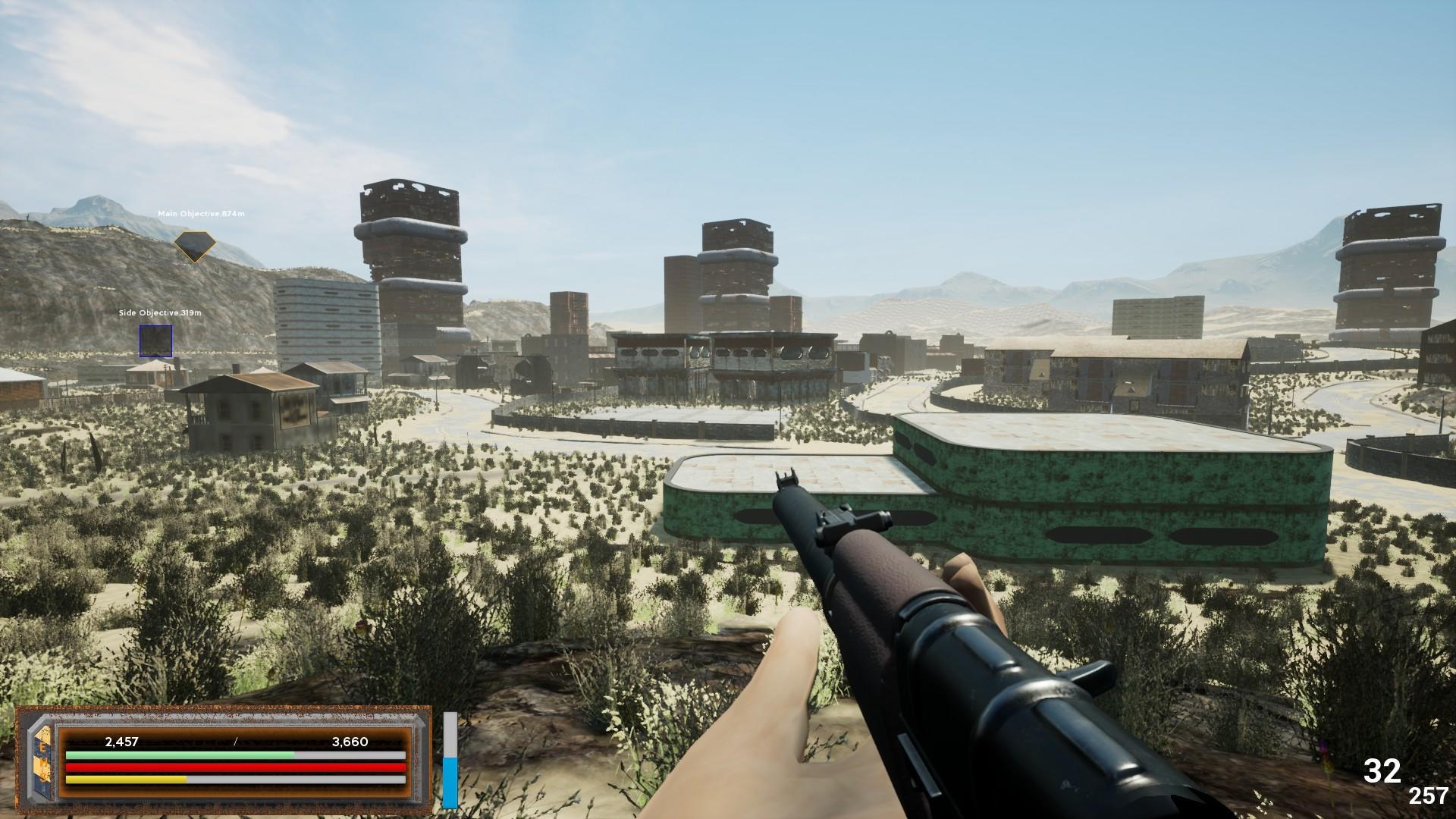Expand the Main Objective marker details
This screenshot has height=819, width=1456.
click(196, 245)
